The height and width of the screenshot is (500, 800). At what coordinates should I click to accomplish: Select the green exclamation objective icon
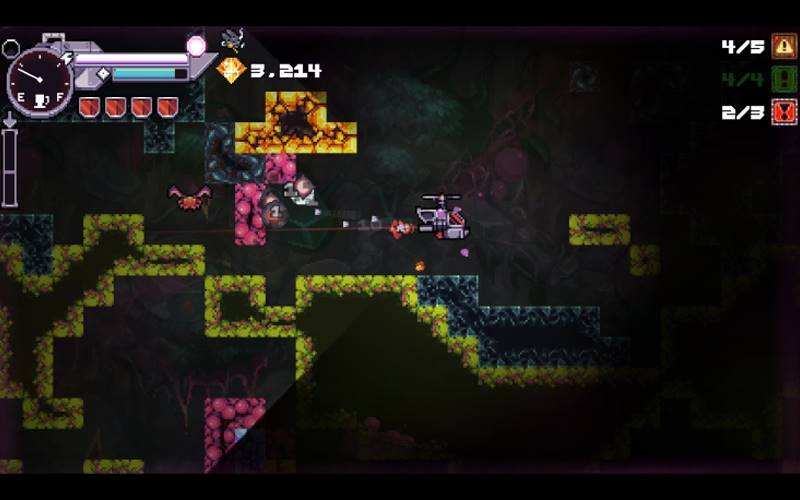point(784,79)
